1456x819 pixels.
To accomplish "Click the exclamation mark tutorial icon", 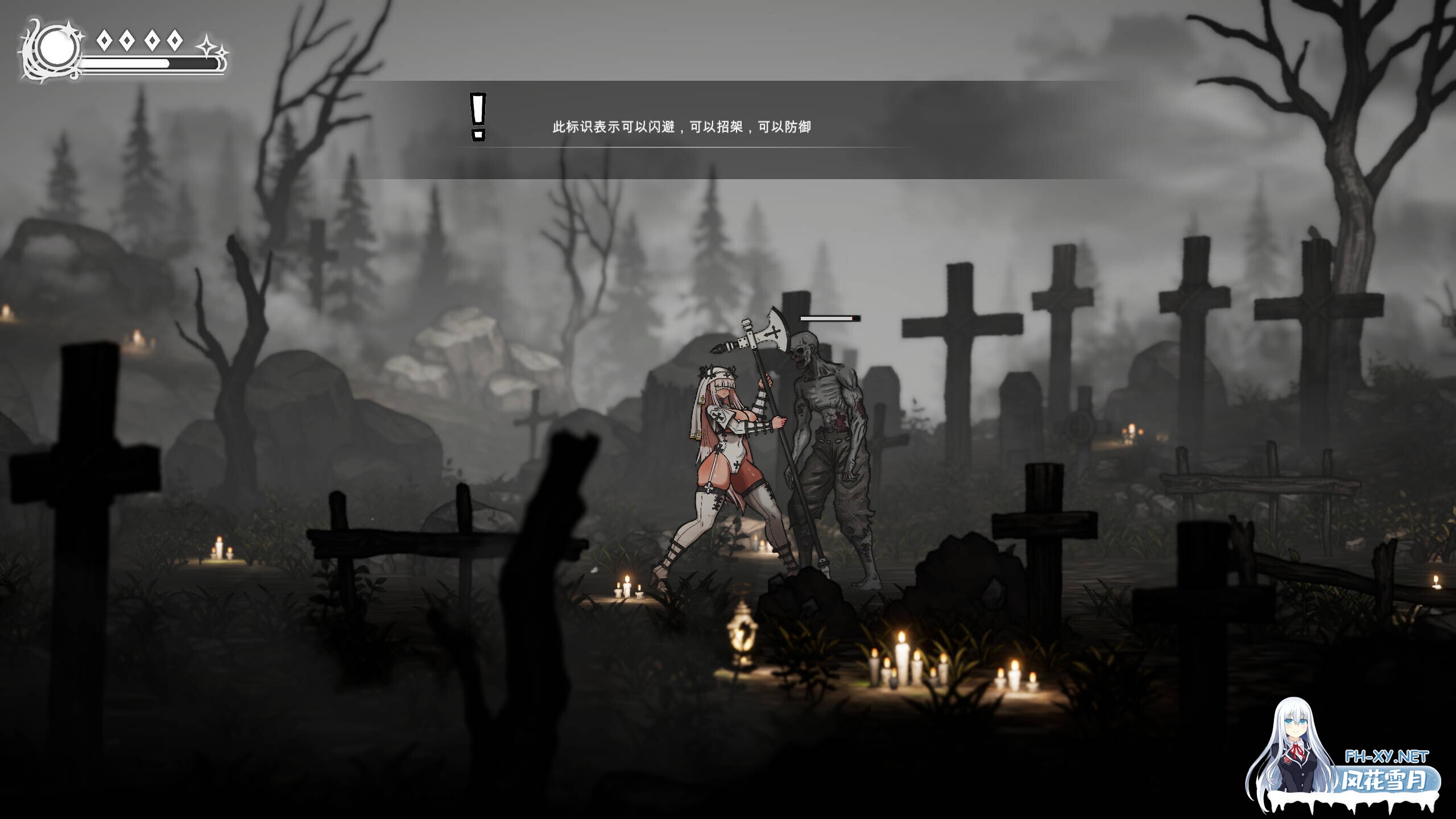I will coord(478,117).
